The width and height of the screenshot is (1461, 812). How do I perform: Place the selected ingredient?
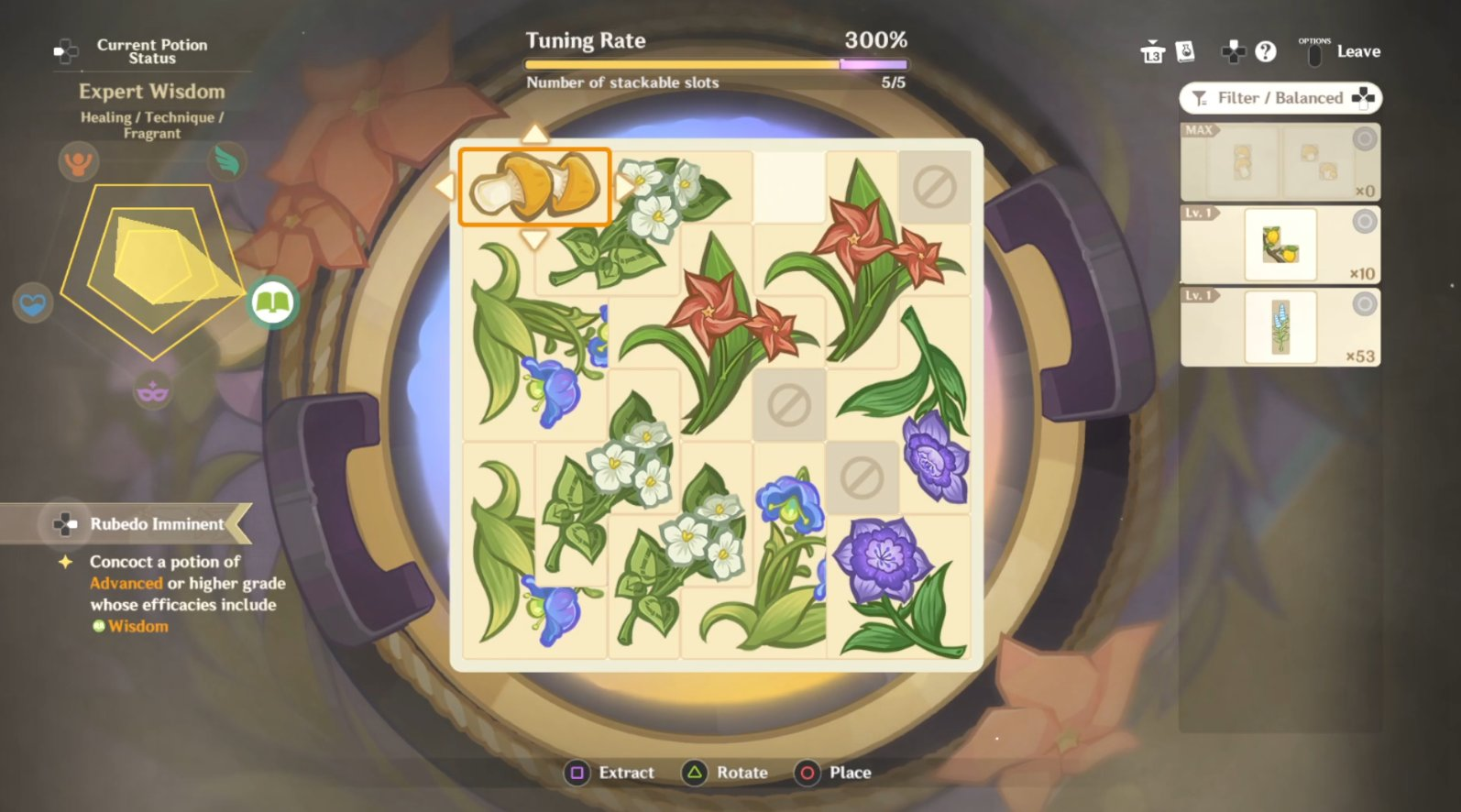pos(834,773)
